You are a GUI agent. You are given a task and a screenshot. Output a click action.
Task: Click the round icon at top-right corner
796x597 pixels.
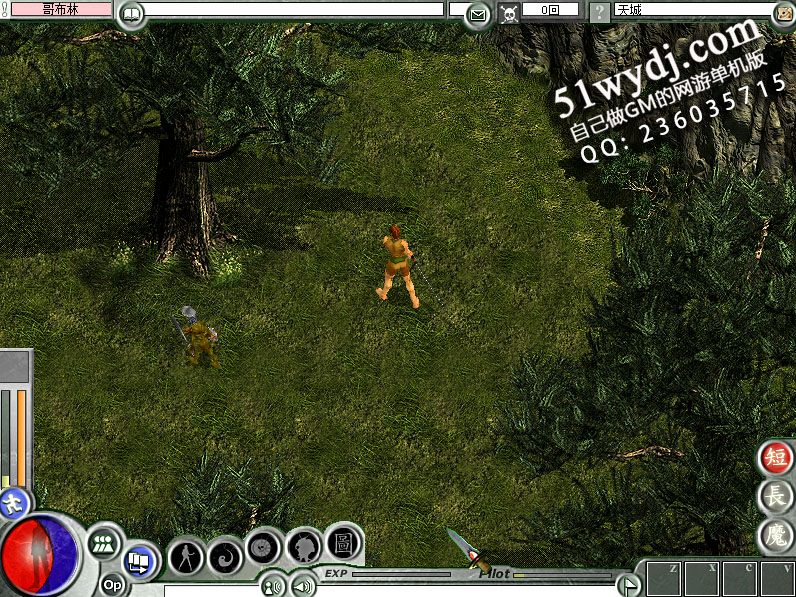[x=783, y=13]
